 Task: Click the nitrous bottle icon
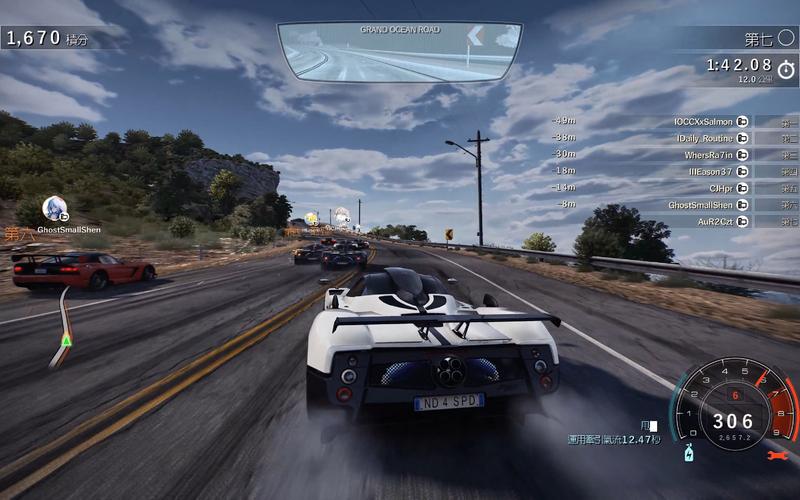(689, 455)
